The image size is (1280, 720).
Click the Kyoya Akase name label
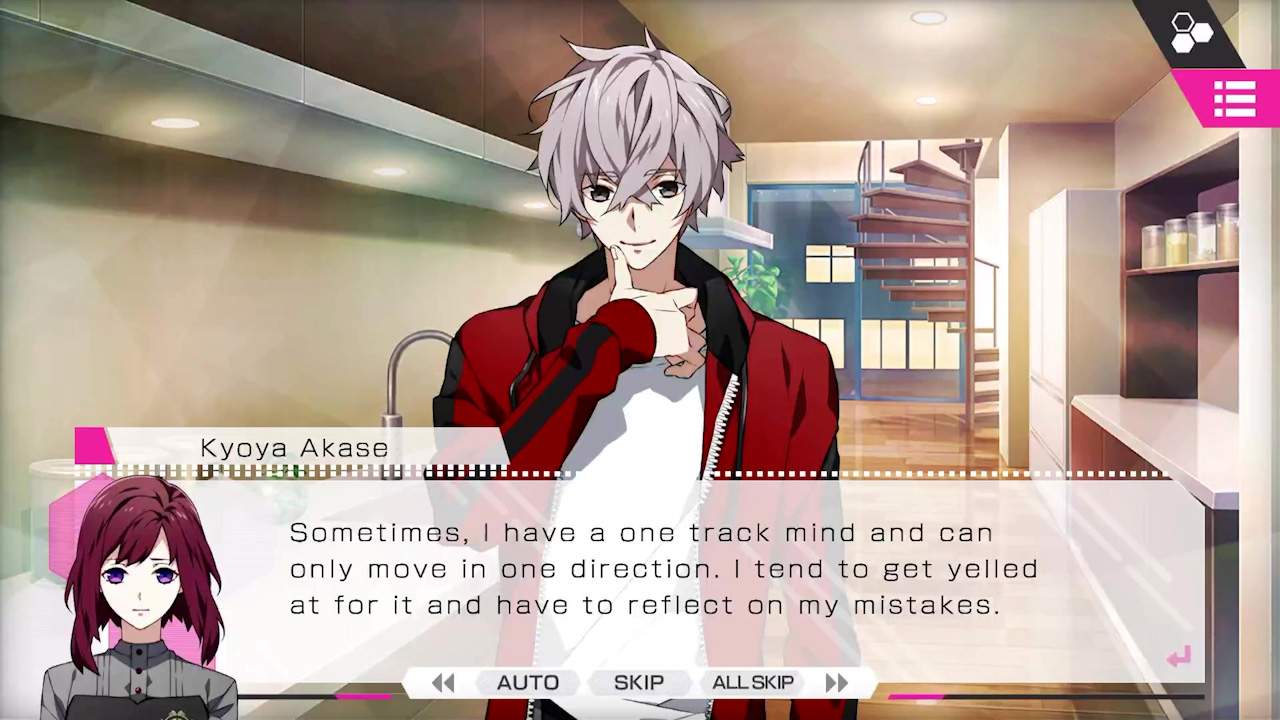tap(294, 447)
